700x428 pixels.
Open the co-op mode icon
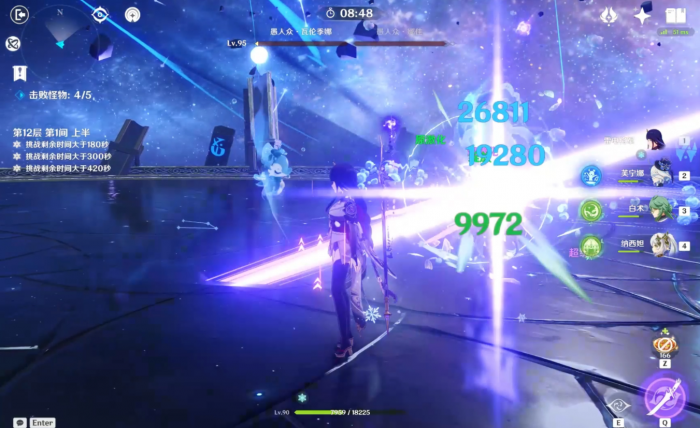[x=13, y=43]
